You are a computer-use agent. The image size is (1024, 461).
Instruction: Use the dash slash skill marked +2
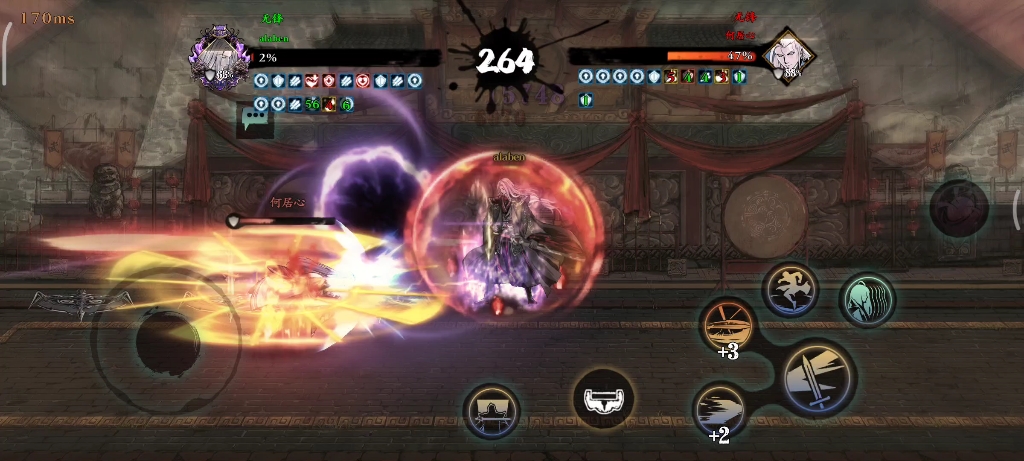point(721,407)
